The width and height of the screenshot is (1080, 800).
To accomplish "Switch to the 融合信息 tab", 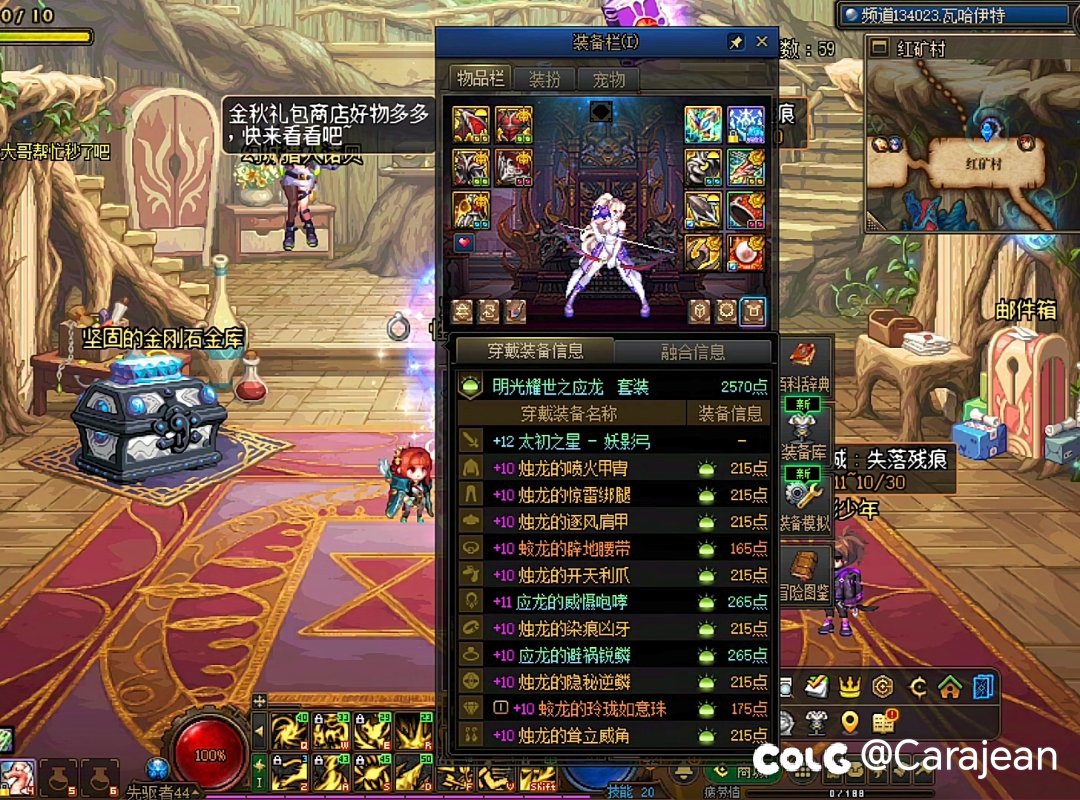I will point(693,352).
